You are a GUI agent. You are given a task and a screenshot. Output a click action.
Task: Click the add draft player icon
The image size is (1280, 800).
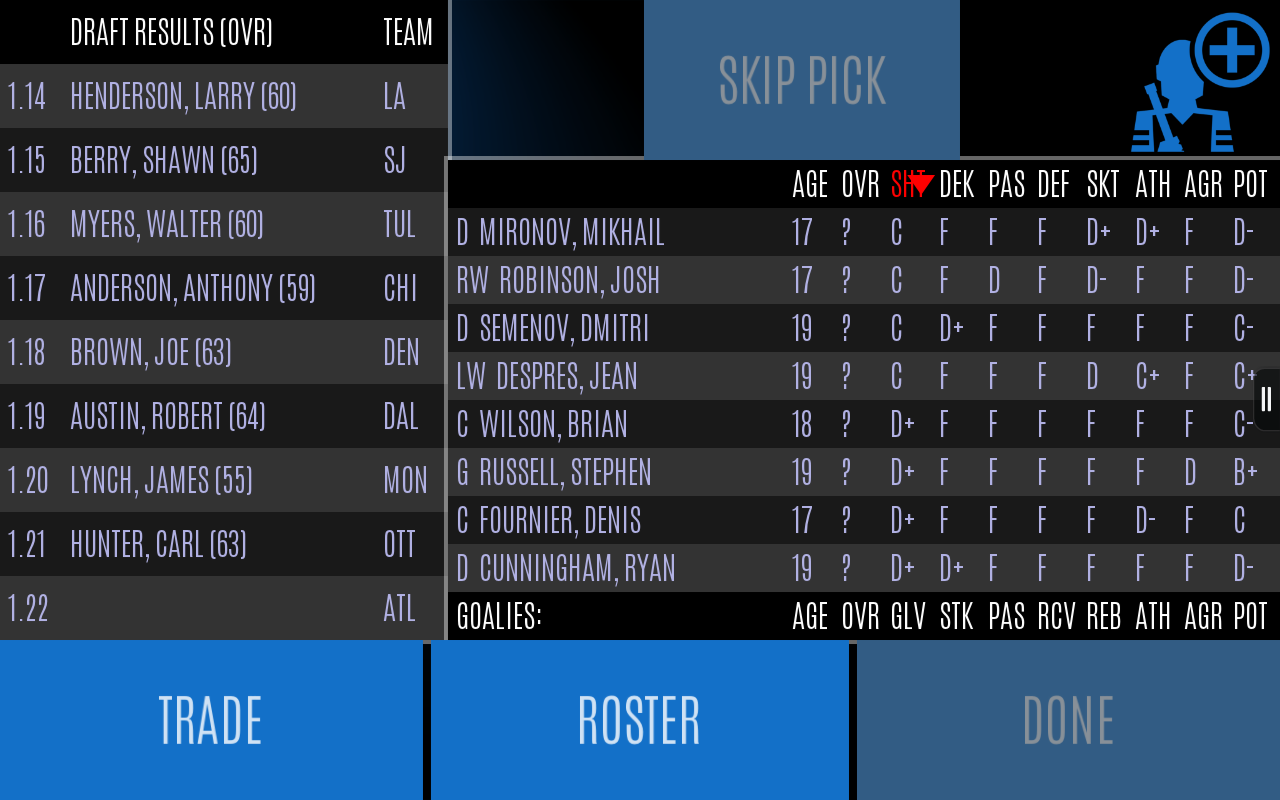click(1197, 78)
